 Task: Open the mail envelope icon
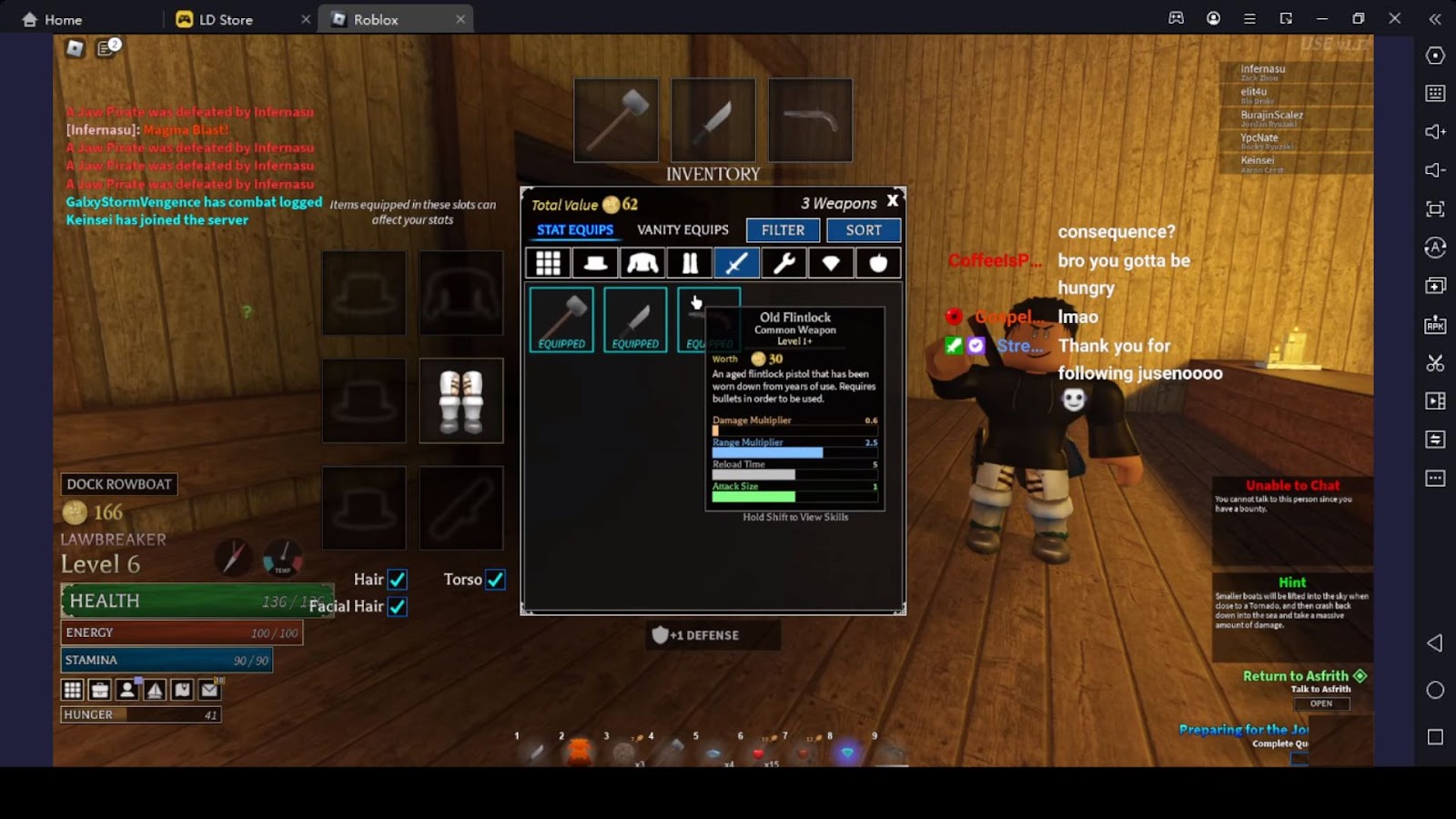tap(210, 690)
